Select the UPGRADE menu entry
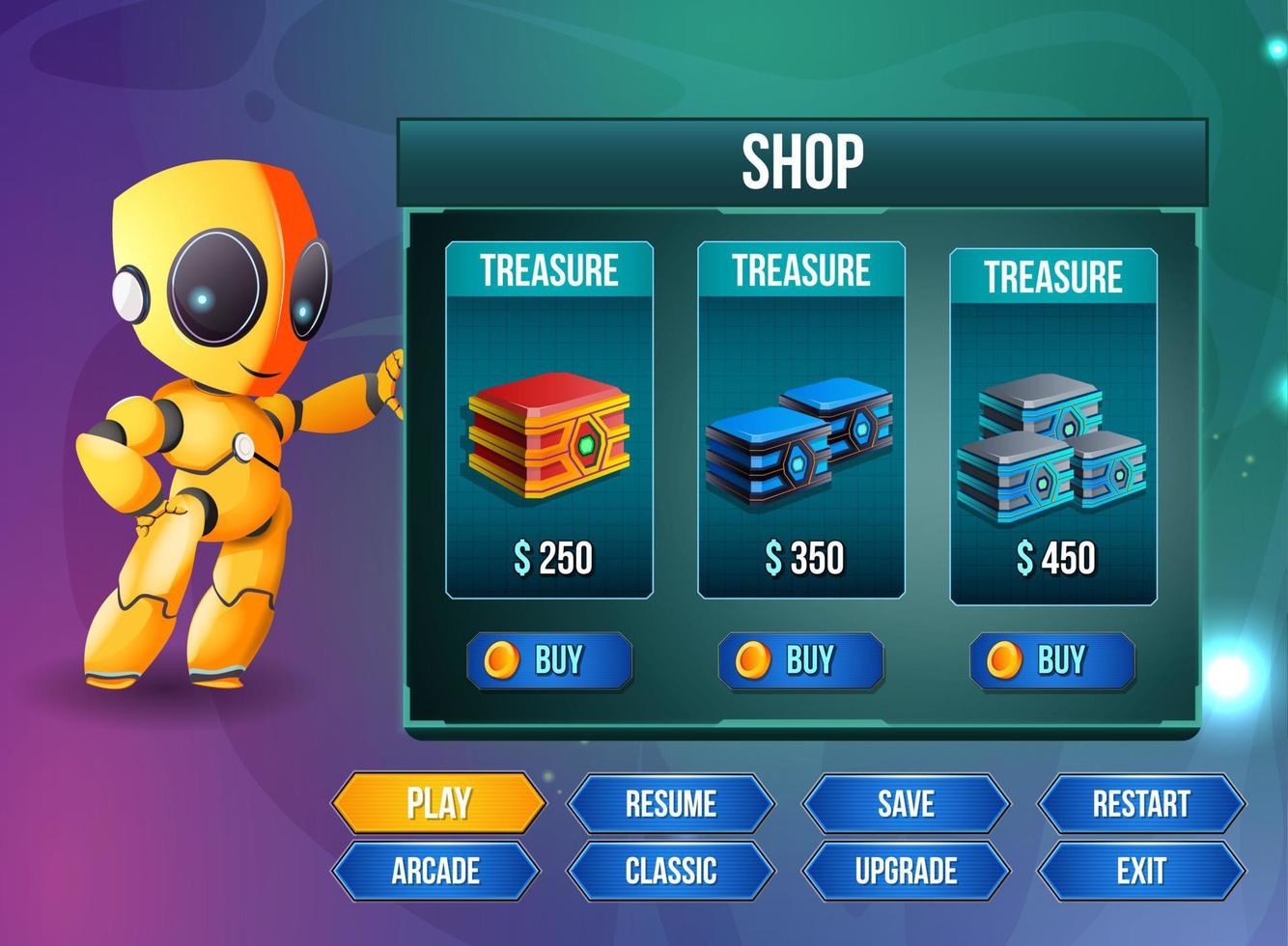Viewport: 1288px width, 946px height. pyautogui.click(x=906, y=870)
